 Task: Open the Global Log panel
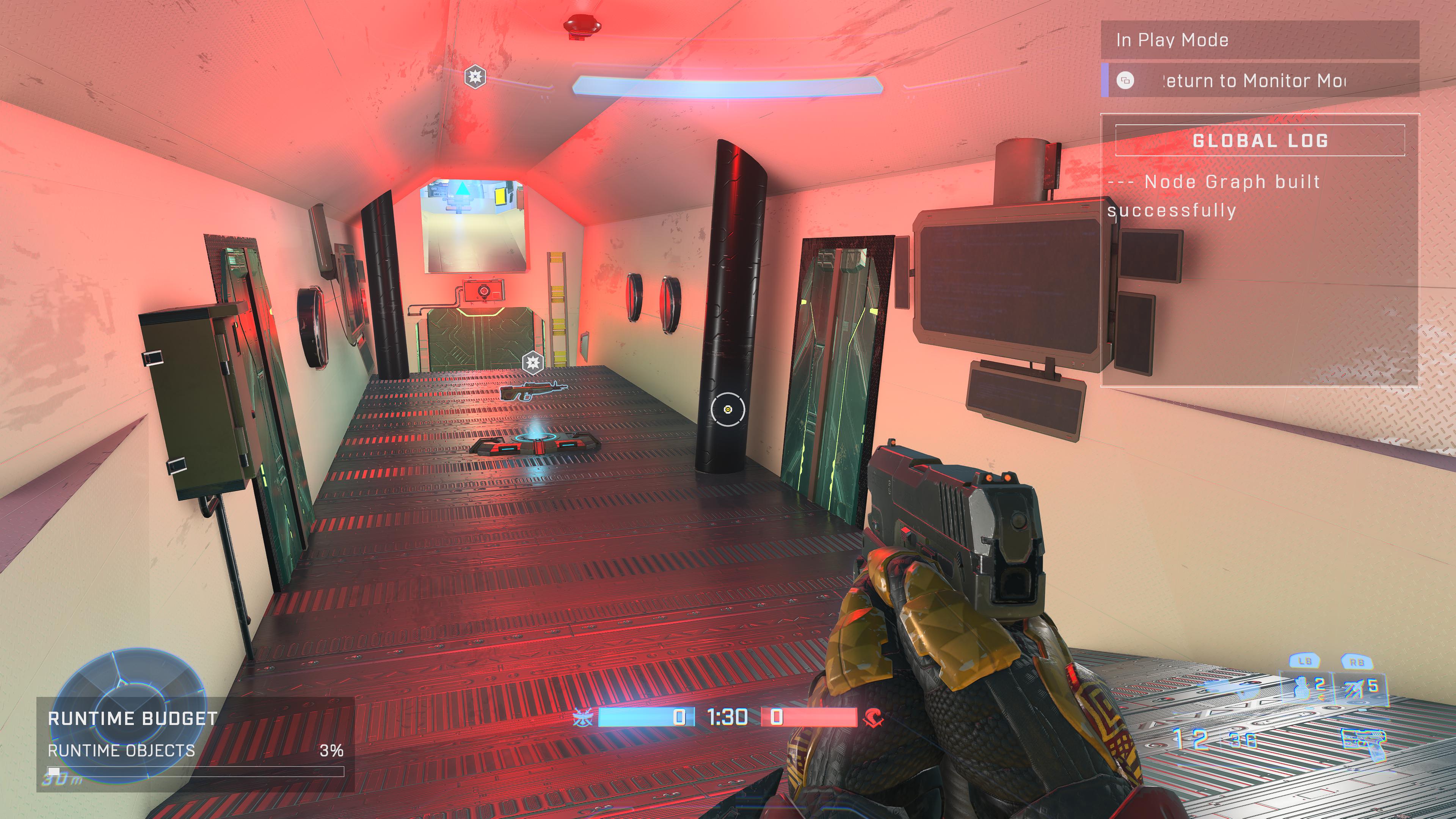click(x=1259, y=140)
